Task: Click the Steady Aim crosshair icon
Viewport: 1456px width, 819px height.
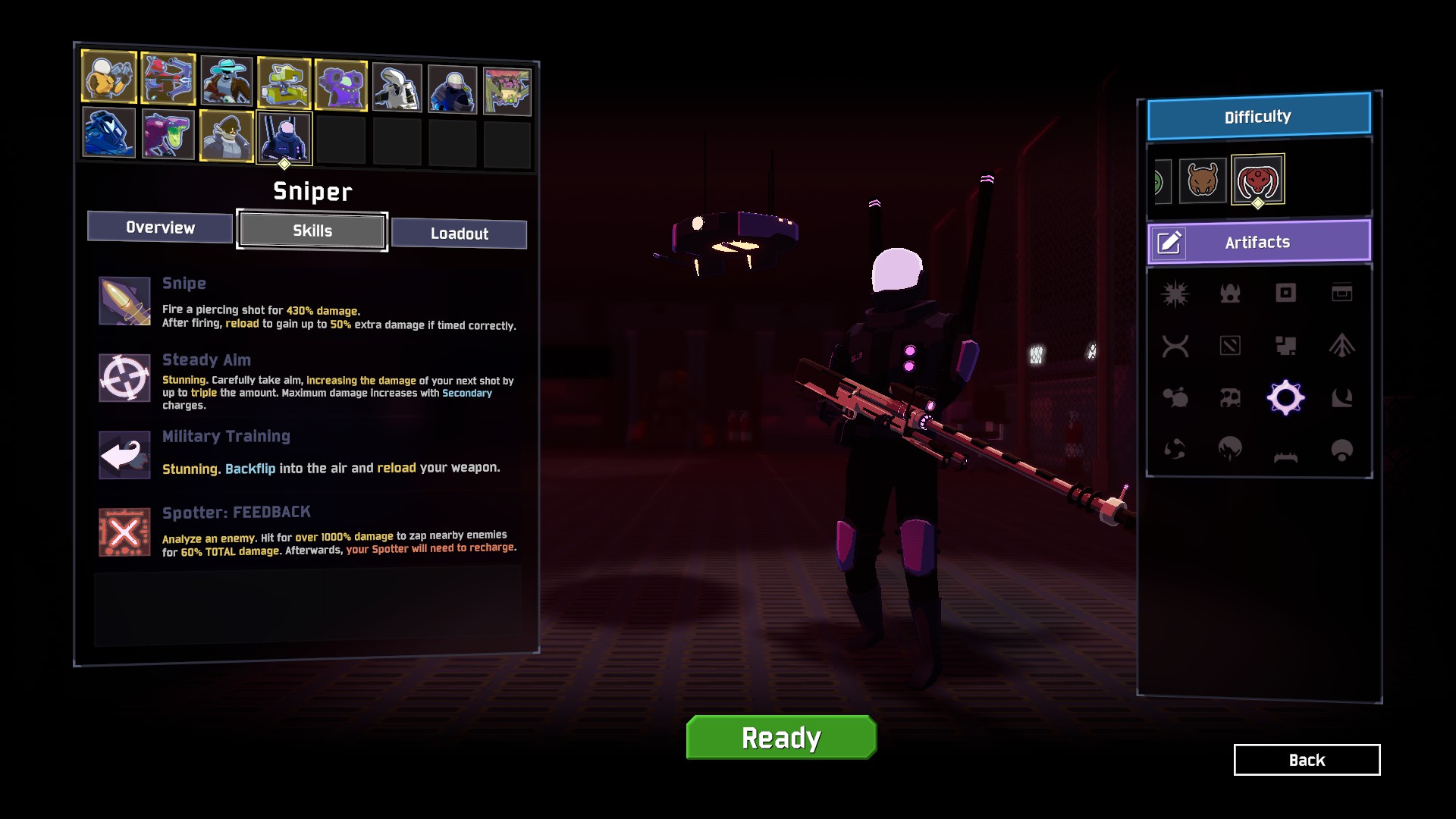Action: pos(124,378)
